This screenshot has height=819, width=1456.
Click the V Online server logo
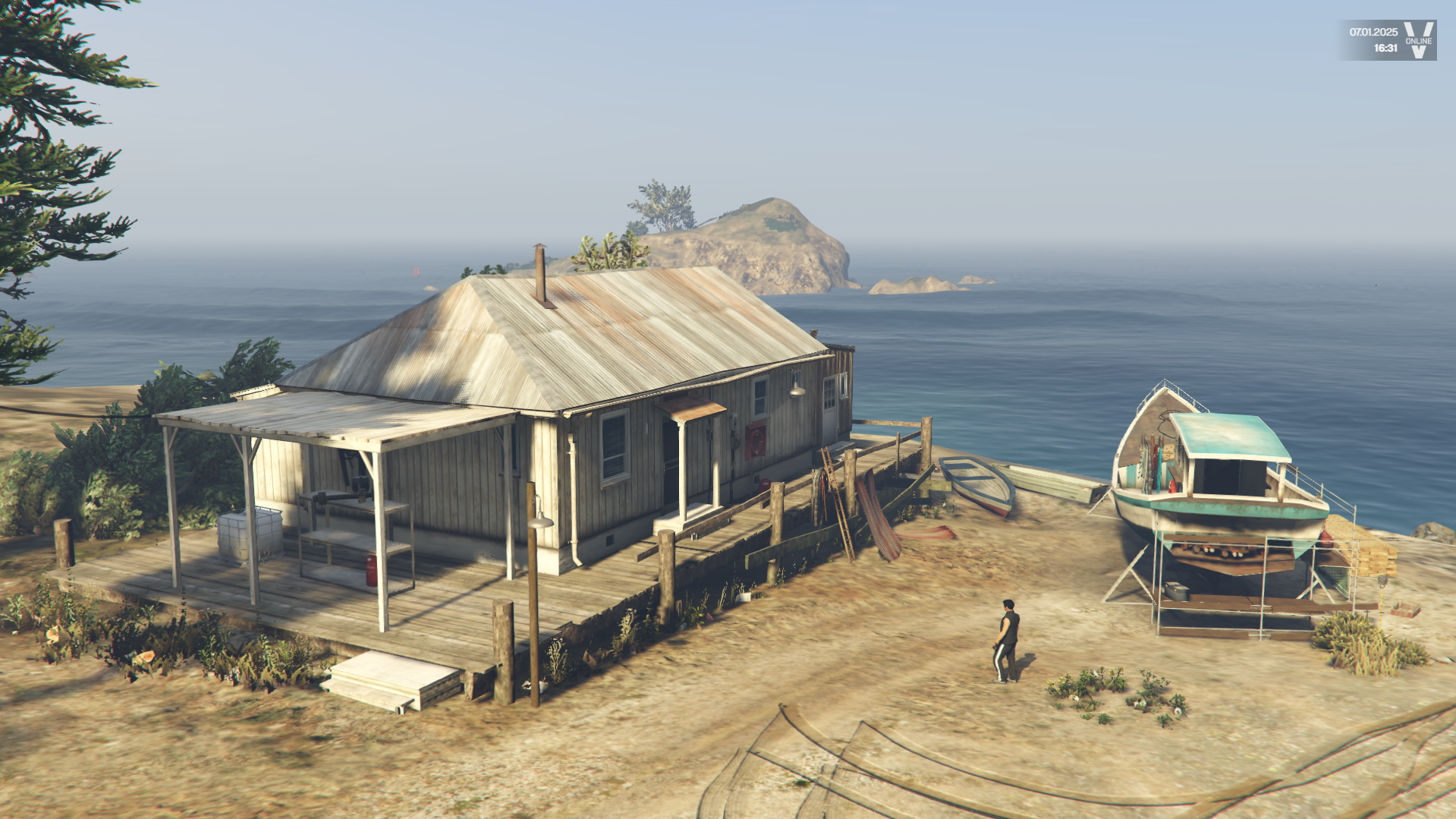[x=1417, y=40]
